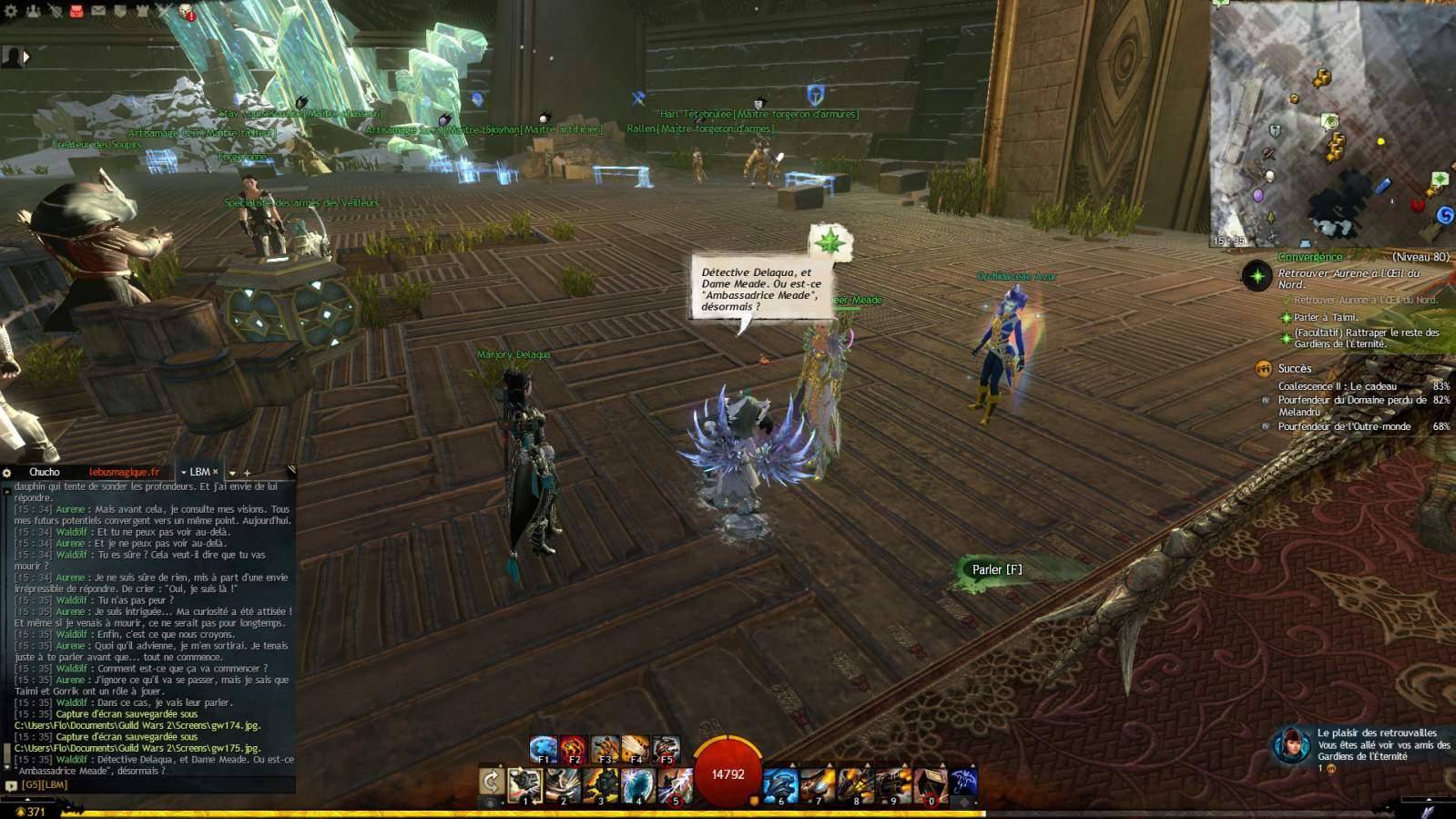Open chat options gear icon
The width and height of the screenshot is (1456, 819).
pyautogui.click(x=7, y=472)
